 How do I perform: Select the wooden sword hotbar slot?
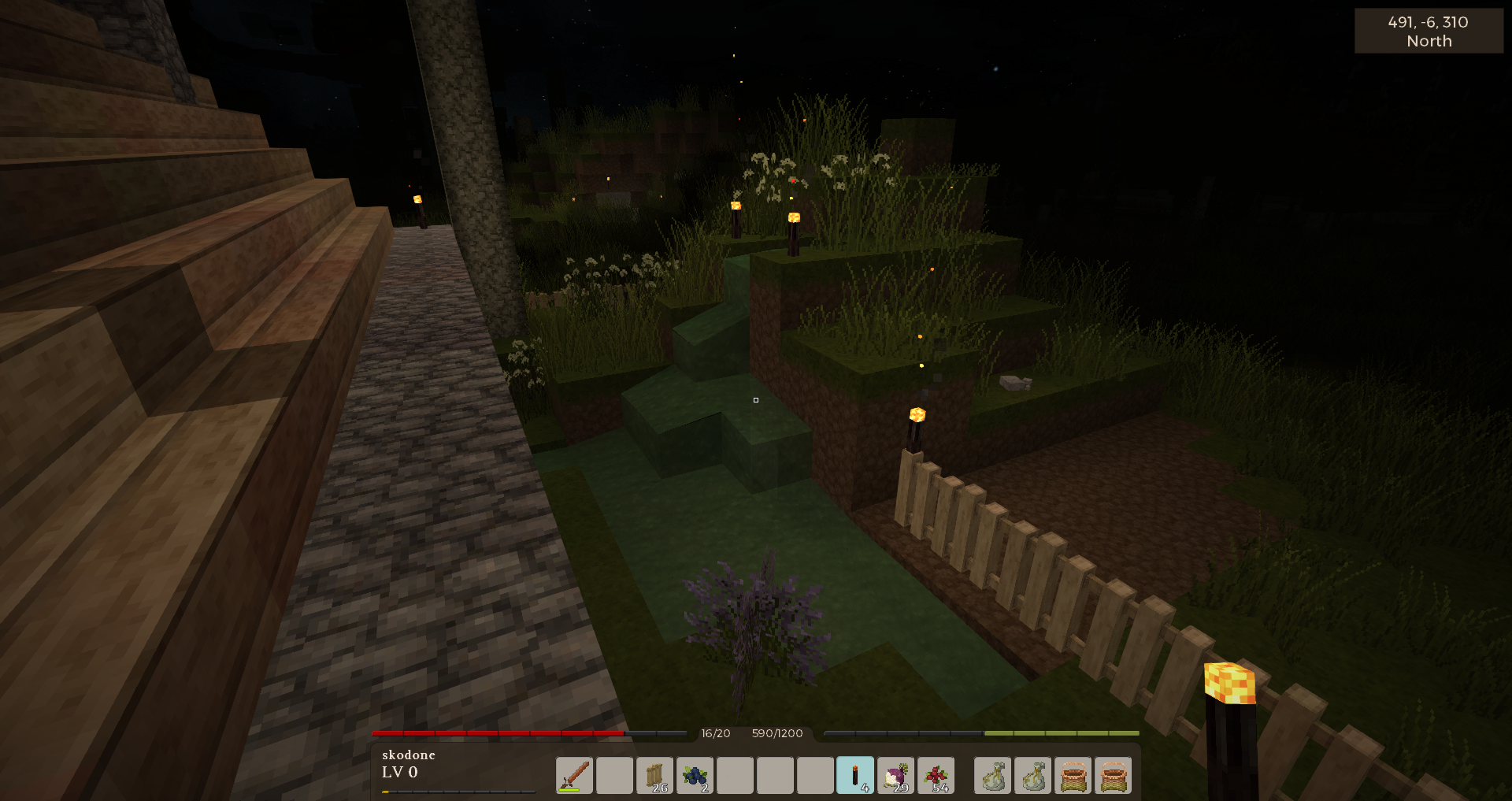574,775
